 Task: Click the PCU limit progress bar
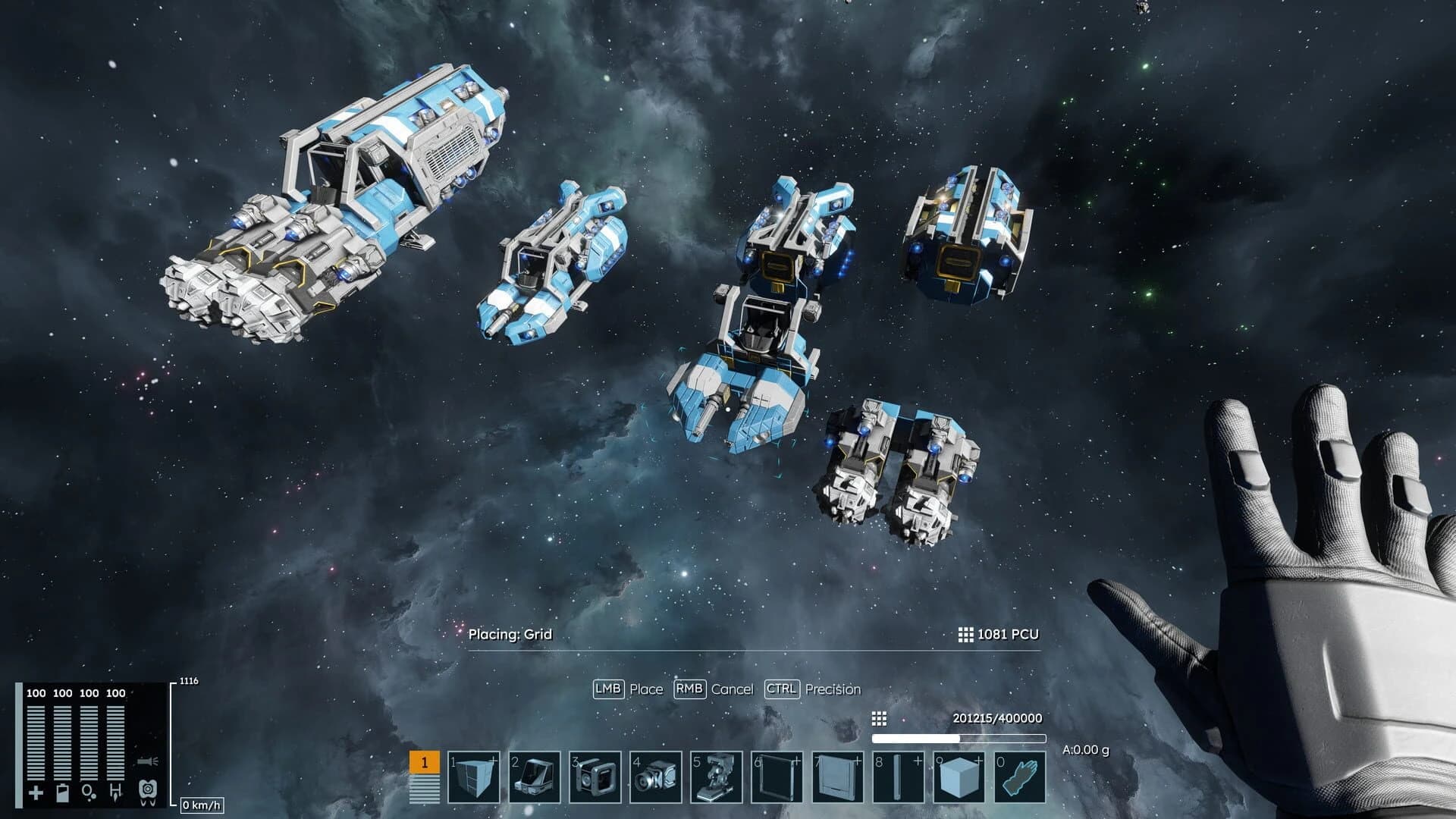tap(959, 737)
